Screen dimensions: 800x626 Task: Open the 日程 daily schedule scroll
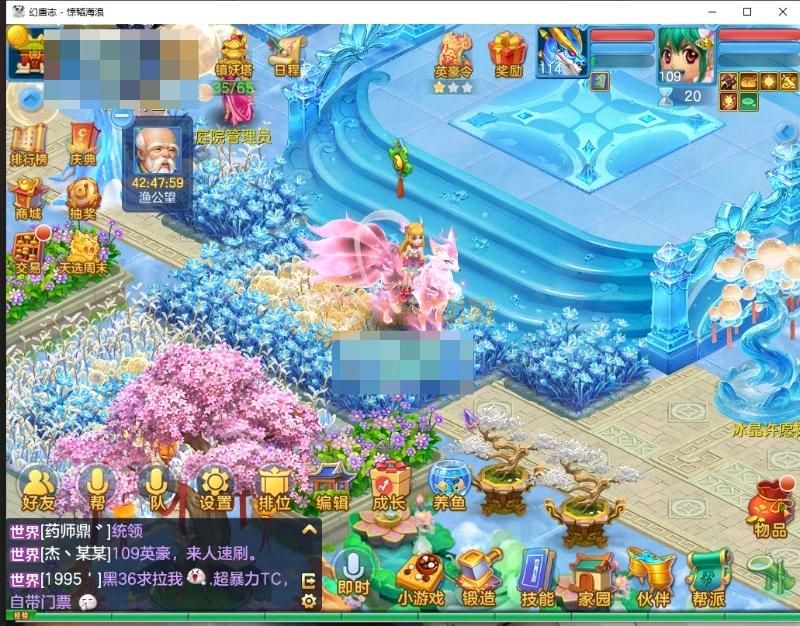coord(286,54)
